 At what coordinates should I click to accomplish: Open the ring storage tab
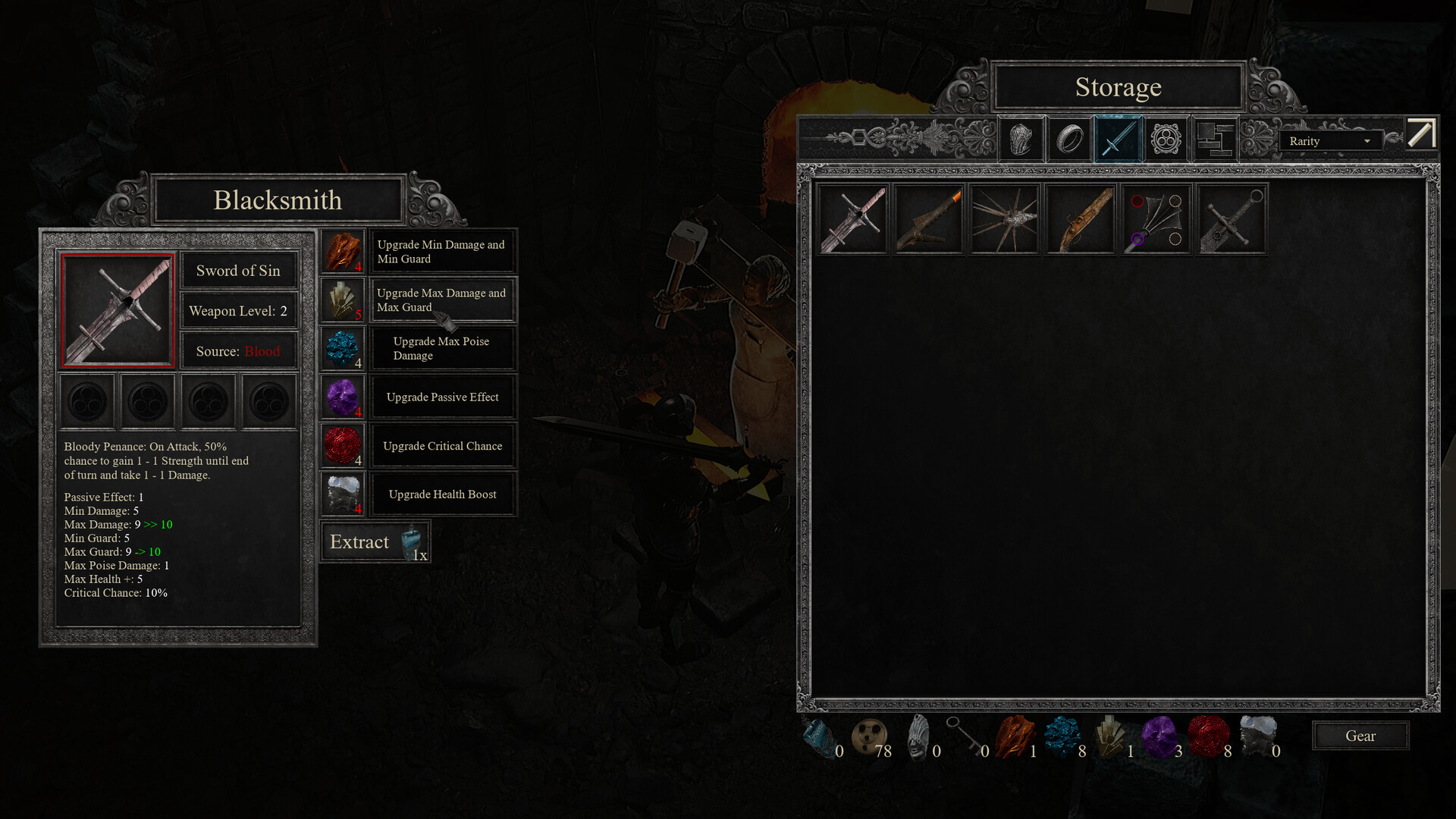tap(1070, 140)
